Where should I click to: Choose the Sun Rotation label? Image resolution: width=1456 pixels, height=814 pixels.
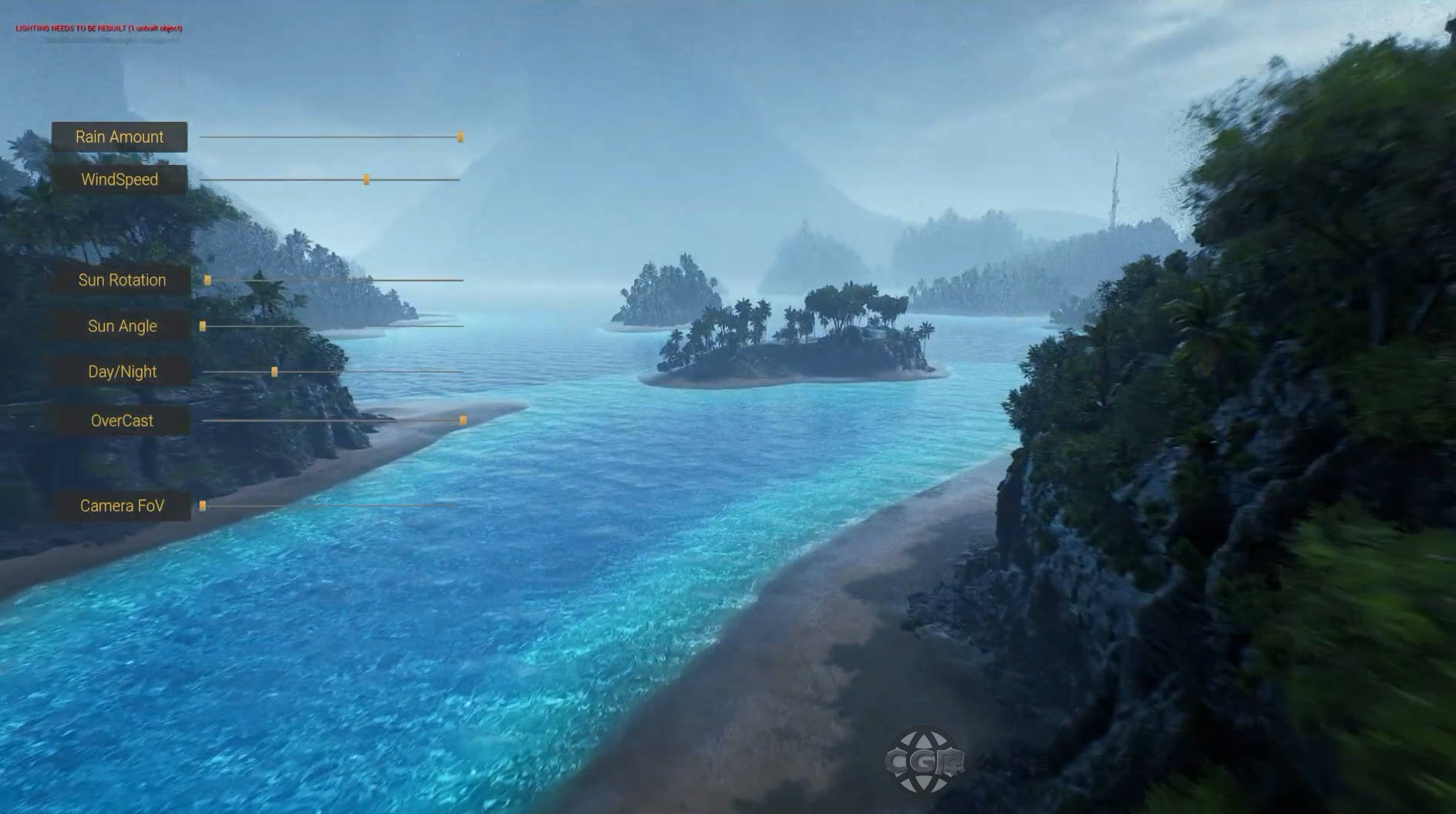[122, 281]
